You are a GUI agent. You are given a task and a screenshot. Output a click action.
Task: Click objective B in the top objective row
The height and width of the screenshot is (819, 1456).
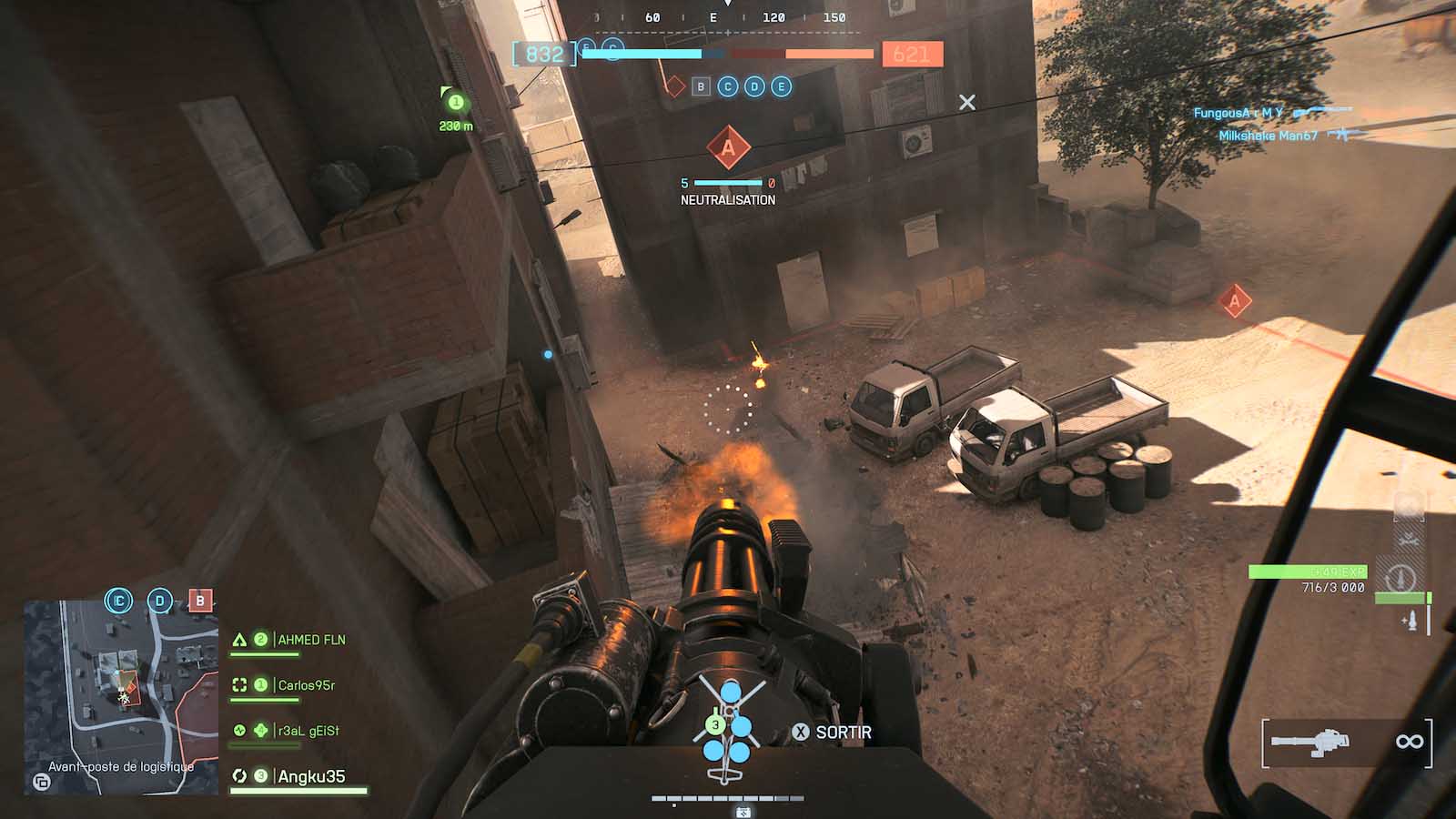pyautogui.click(x=701, y=86)
